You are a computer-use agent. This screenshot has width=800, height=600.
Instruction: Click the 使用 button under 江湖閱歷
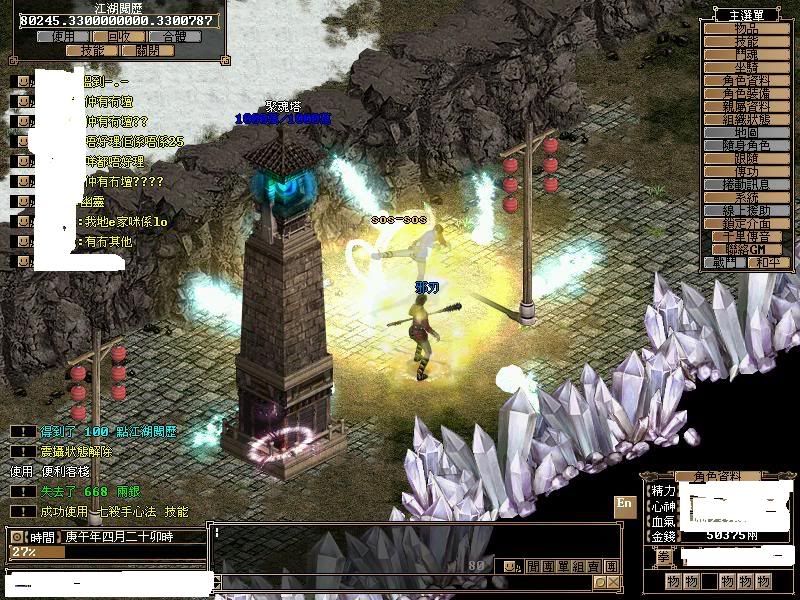pos(63,36)
